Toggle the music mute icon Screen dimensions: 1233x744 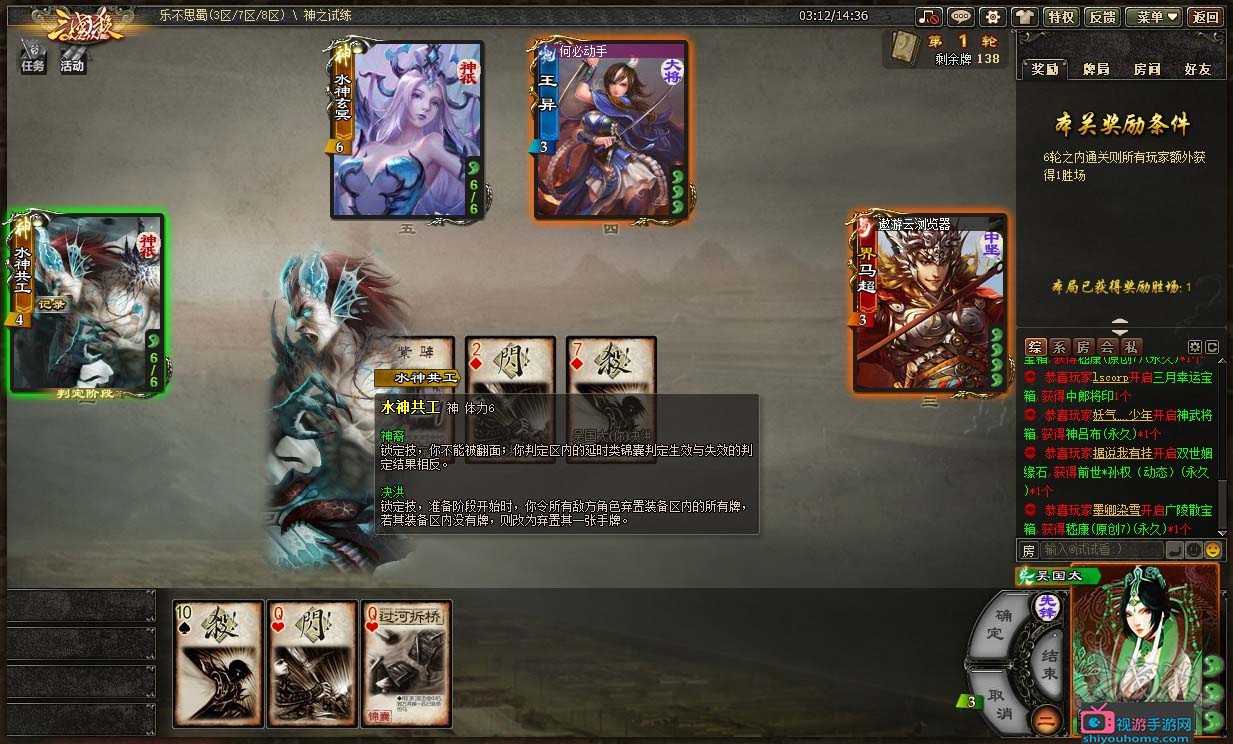point(930,17)
